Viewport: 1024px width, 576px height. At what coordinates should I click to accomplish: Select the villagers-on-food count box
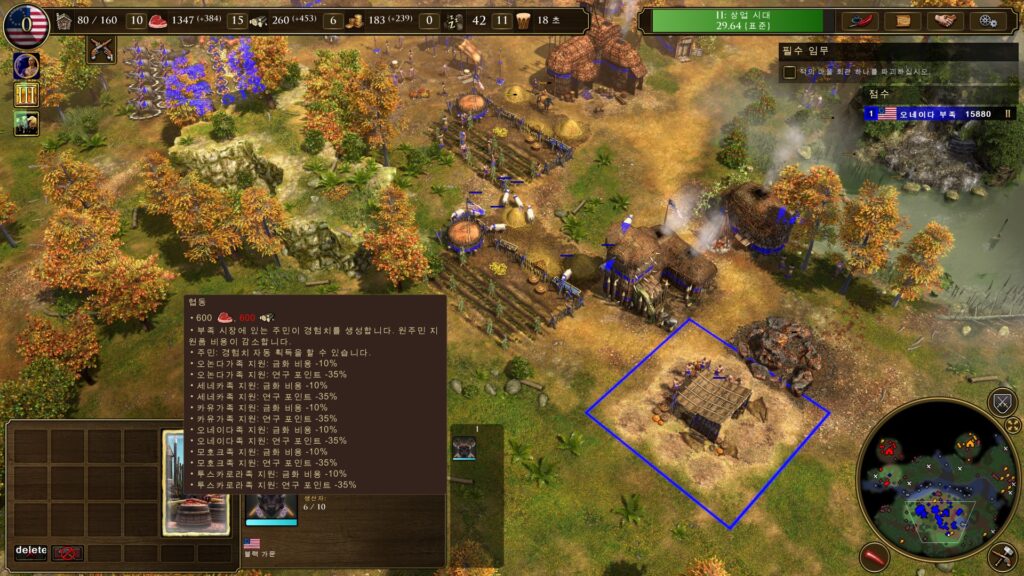137,20
